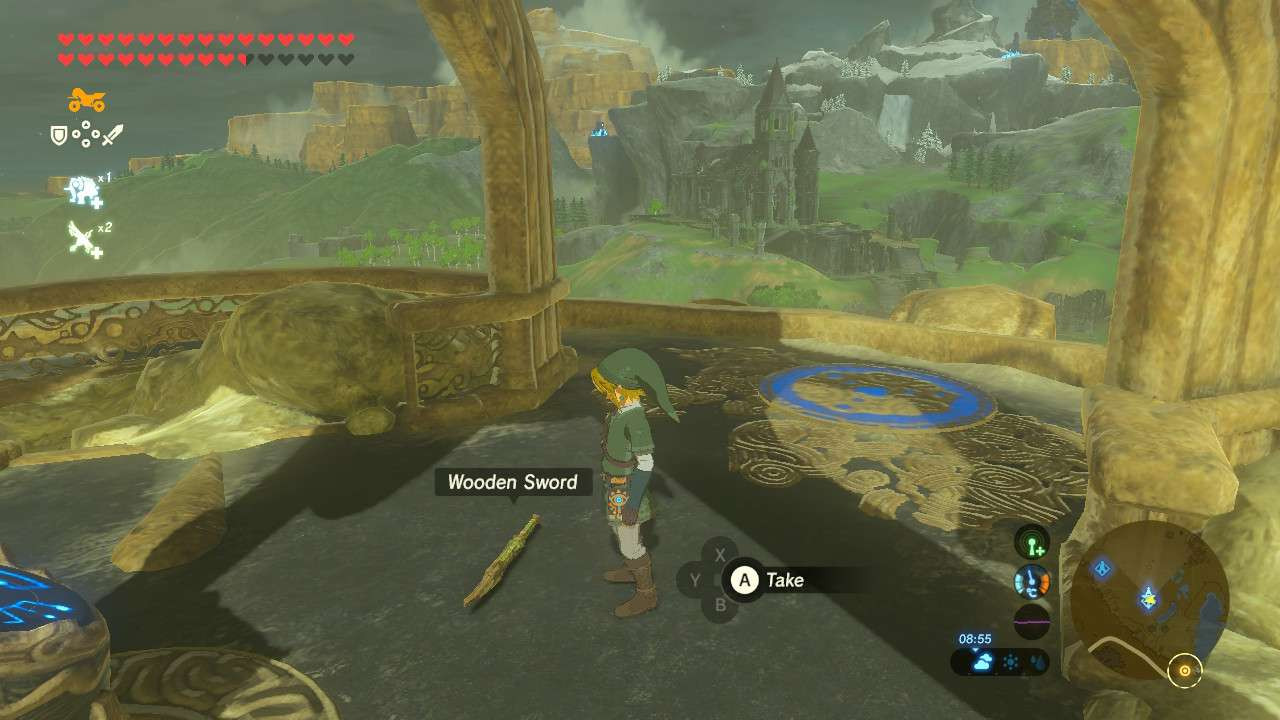Click the B button prompt

[x=718, y=607]
